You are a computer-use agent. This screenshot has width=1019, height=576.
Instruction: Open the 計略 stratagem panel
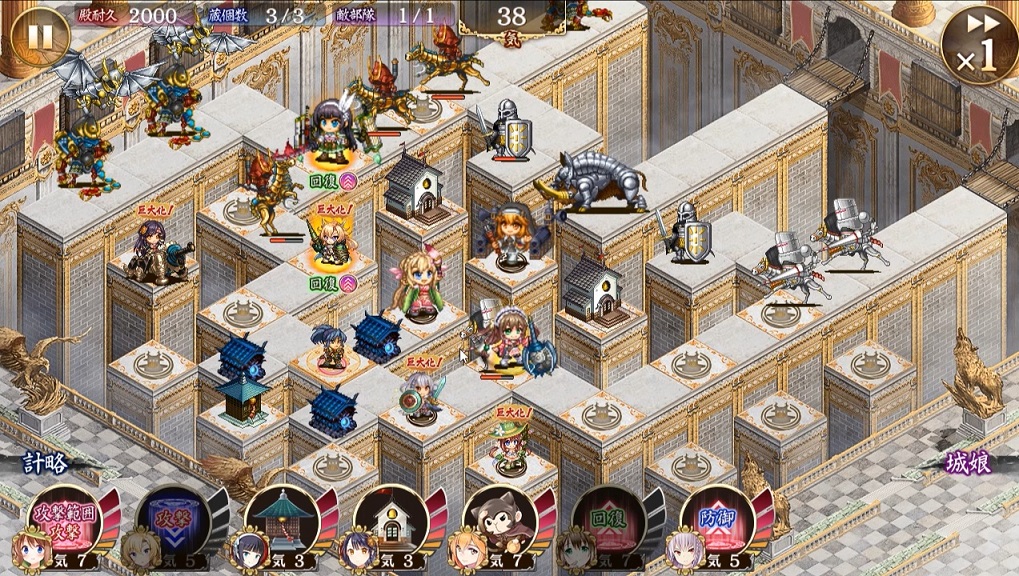(48, 464)
